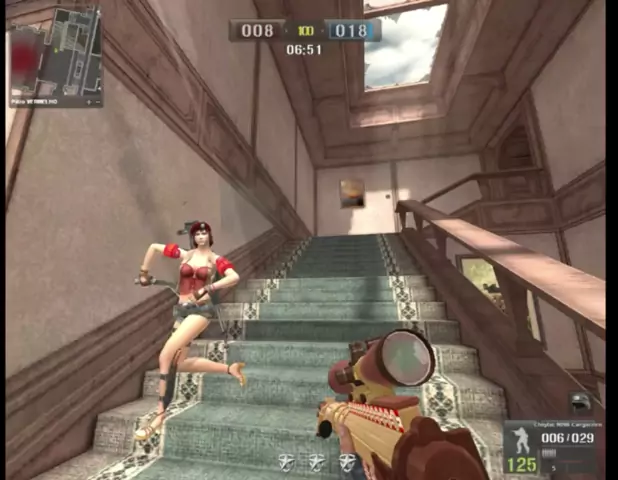The image size is (618, 480).
Task: Zoom in the minimap with plus button
Action: click(88, 102)
